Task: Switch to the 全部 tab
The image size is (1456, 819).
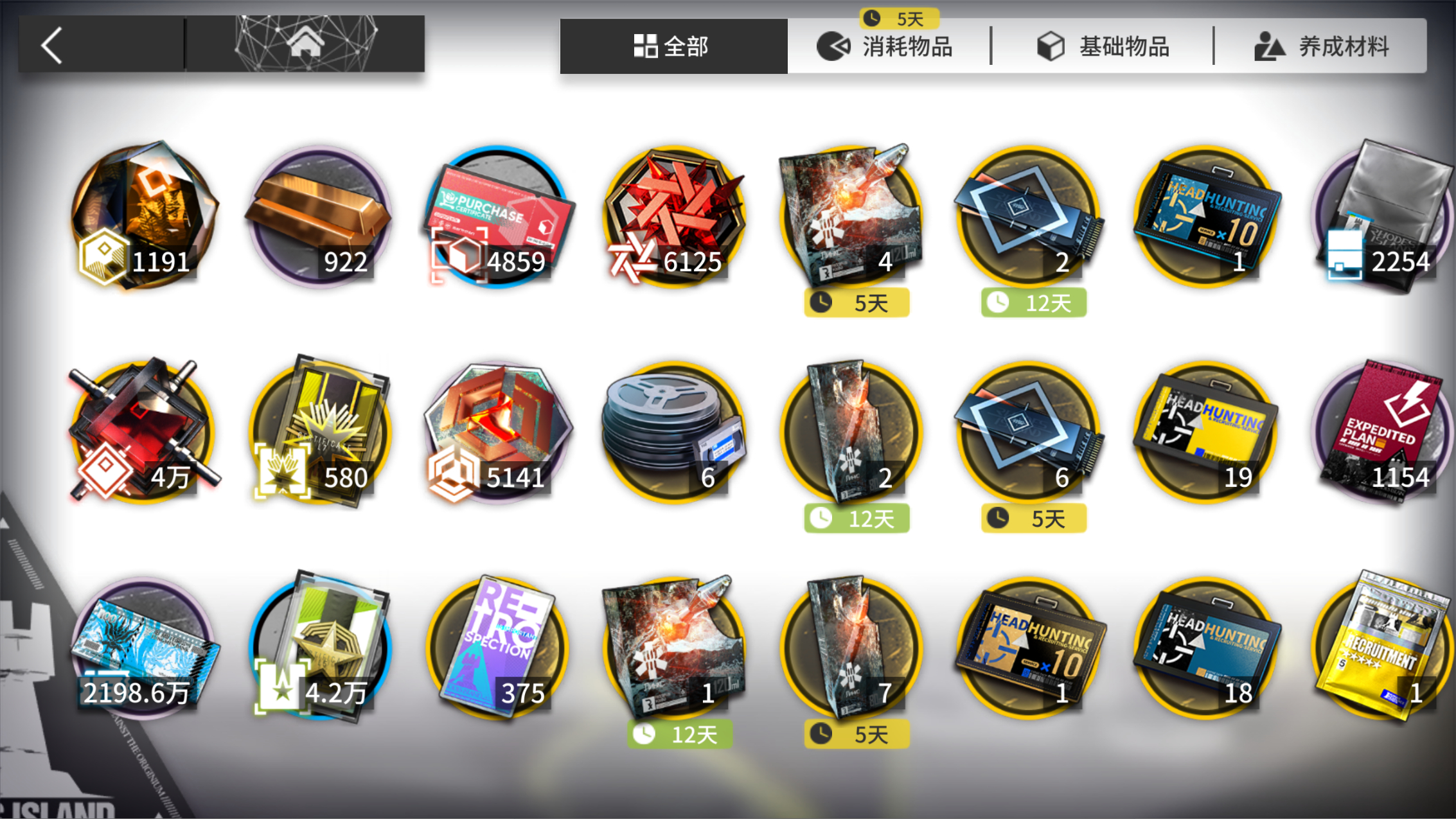Action: [x=673, y=46]
